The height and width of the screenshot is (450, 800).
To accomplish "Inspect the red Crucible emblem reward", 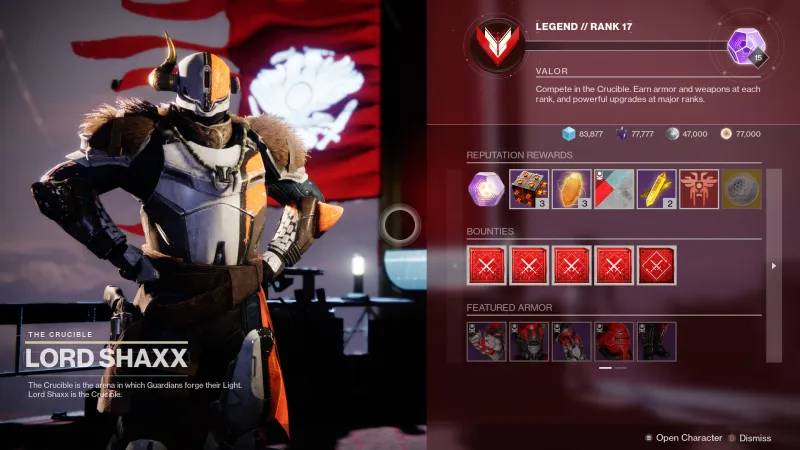I will (x=699, y=189).
